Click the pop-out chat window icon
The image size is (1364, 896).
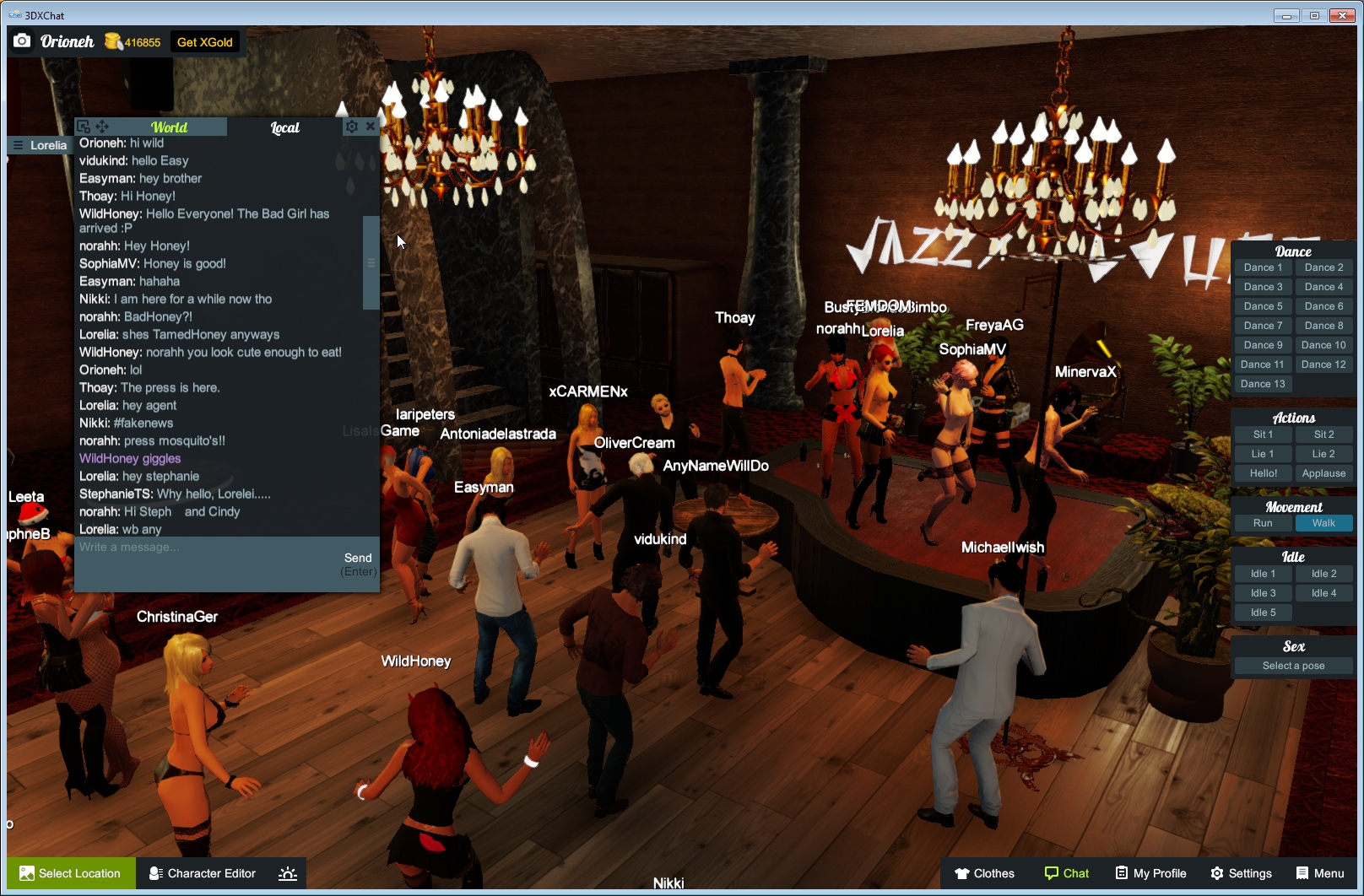point(82,125)
